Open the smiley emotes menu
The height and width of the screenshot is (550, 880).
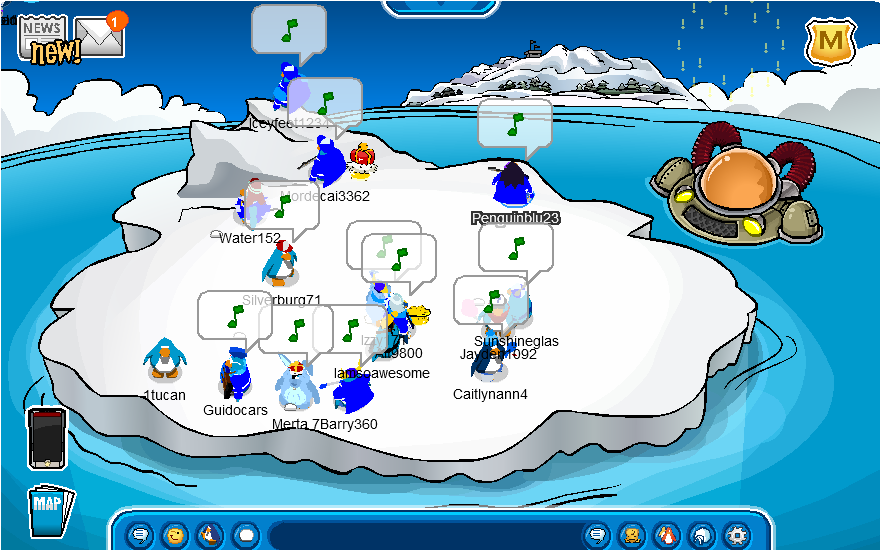point(174,535)
